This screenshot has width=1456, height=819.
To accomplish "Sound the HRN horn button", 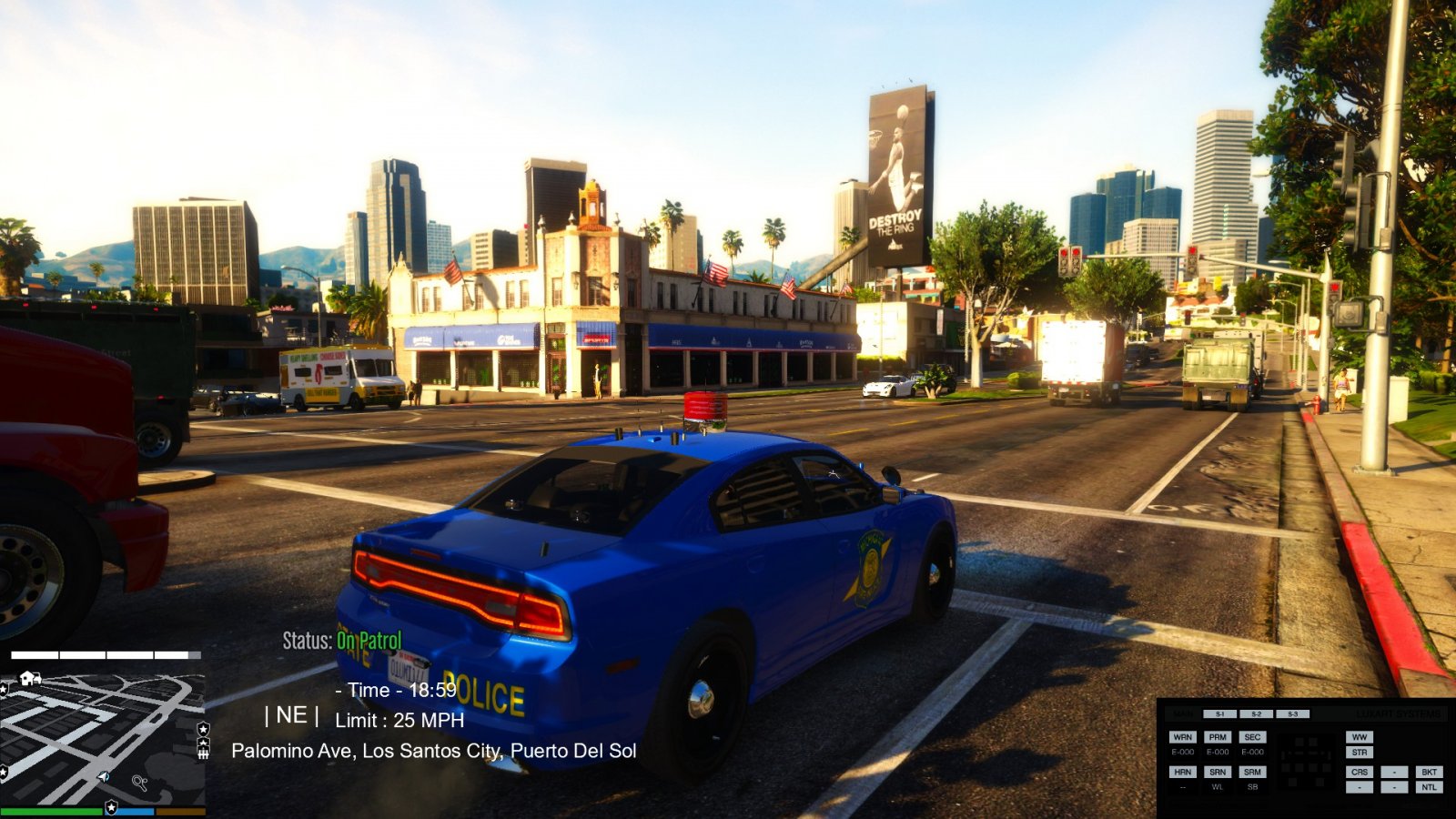I will [1182, 772].
